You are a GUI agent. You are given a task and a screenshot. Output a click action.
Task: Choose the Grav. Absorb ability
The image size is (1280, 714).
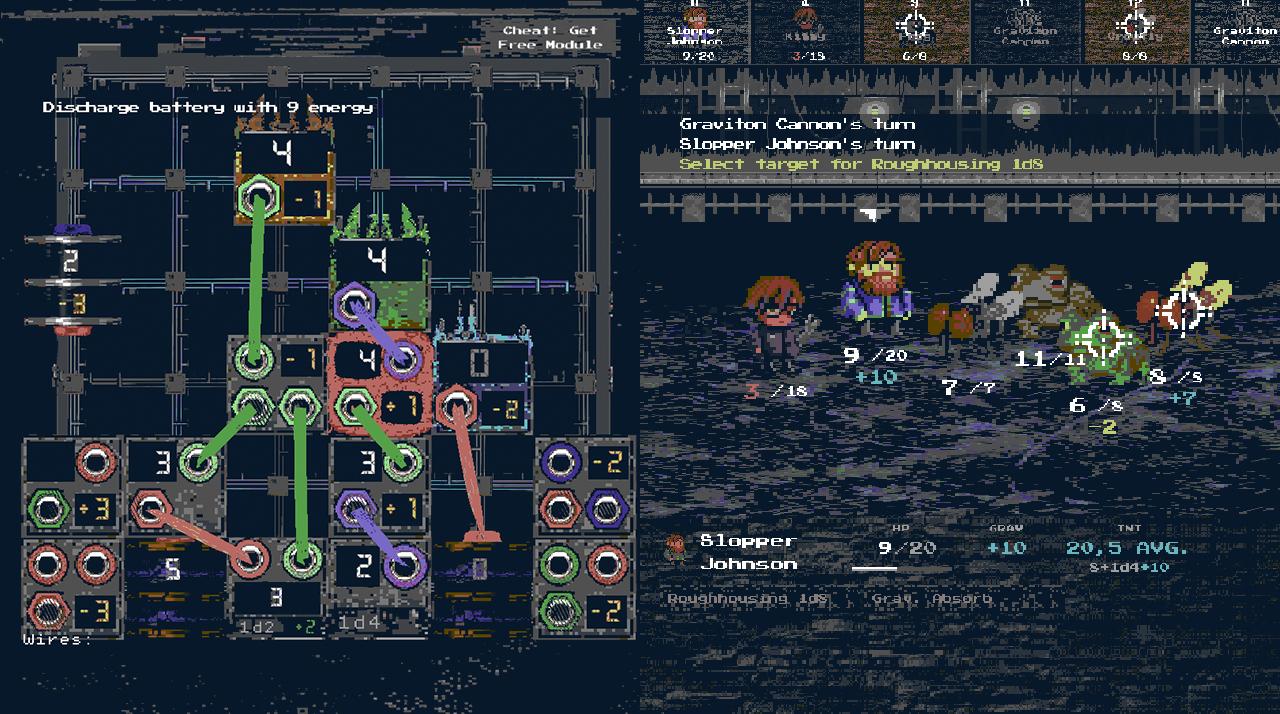click(x=931, y=598)
